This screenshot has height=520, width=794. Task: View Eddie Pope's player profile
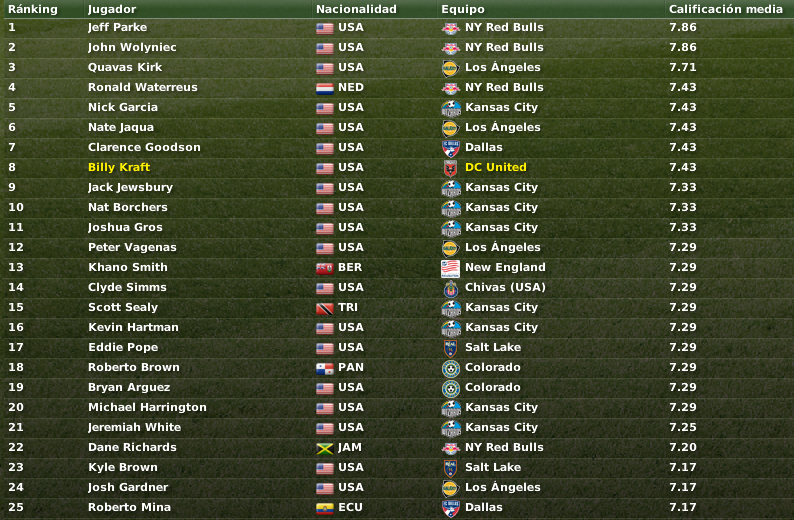point(123,347)
